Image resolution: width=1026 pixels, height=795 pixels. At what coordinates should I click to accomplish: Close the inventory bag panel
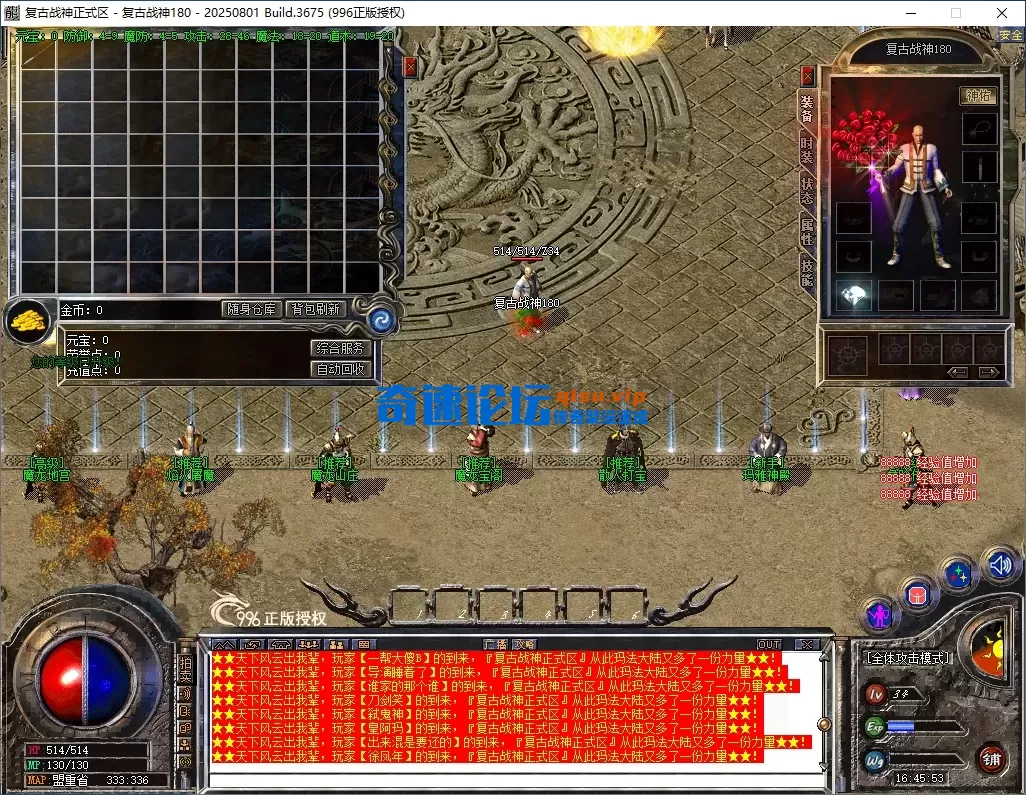coord(410,67)
